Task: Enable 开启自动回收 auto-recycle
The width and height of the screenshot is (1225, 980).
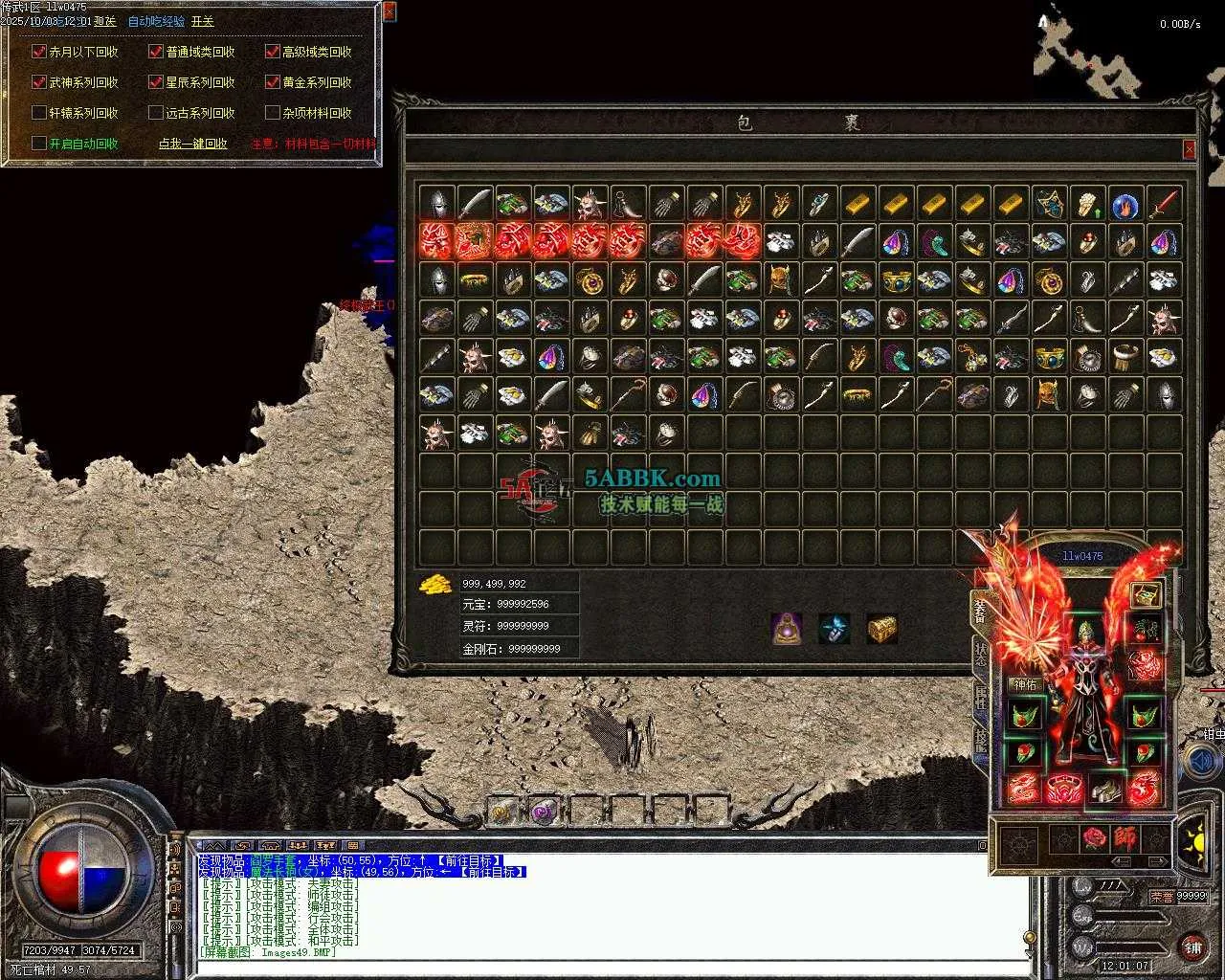Action: [39, 144]
